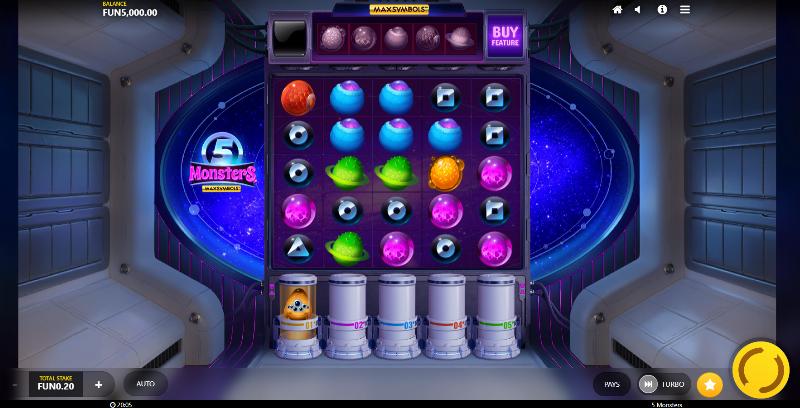Increase total stake with the plus button
This screenshot has height=408, width=800.
pyautogui.click(x=98, y=384)
